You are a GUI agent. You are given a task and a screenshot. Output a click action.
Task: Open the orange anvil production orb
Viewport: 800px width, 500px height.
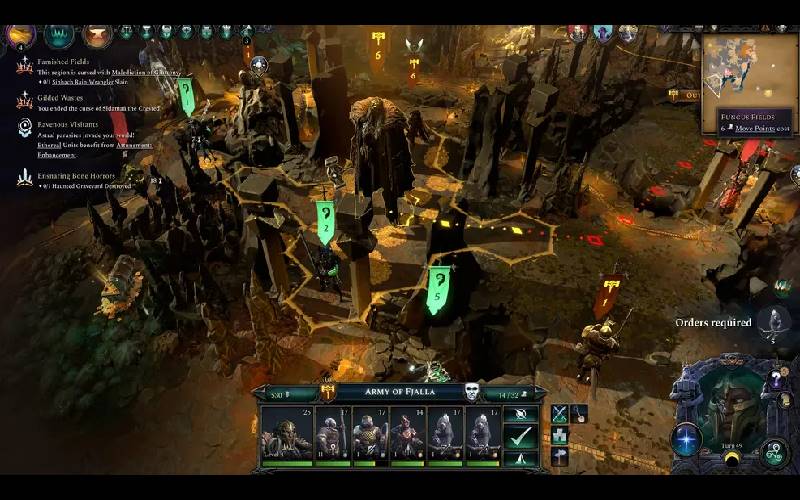click(97, 36)
